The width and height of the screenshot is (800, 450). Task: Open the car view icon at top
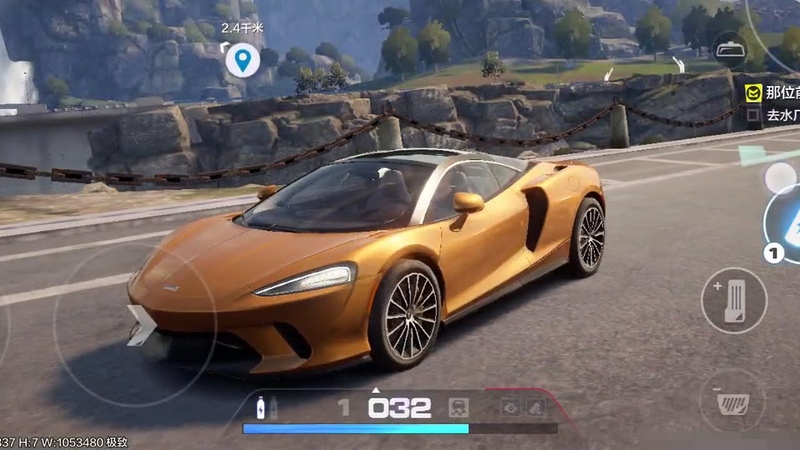pos(729,49)
